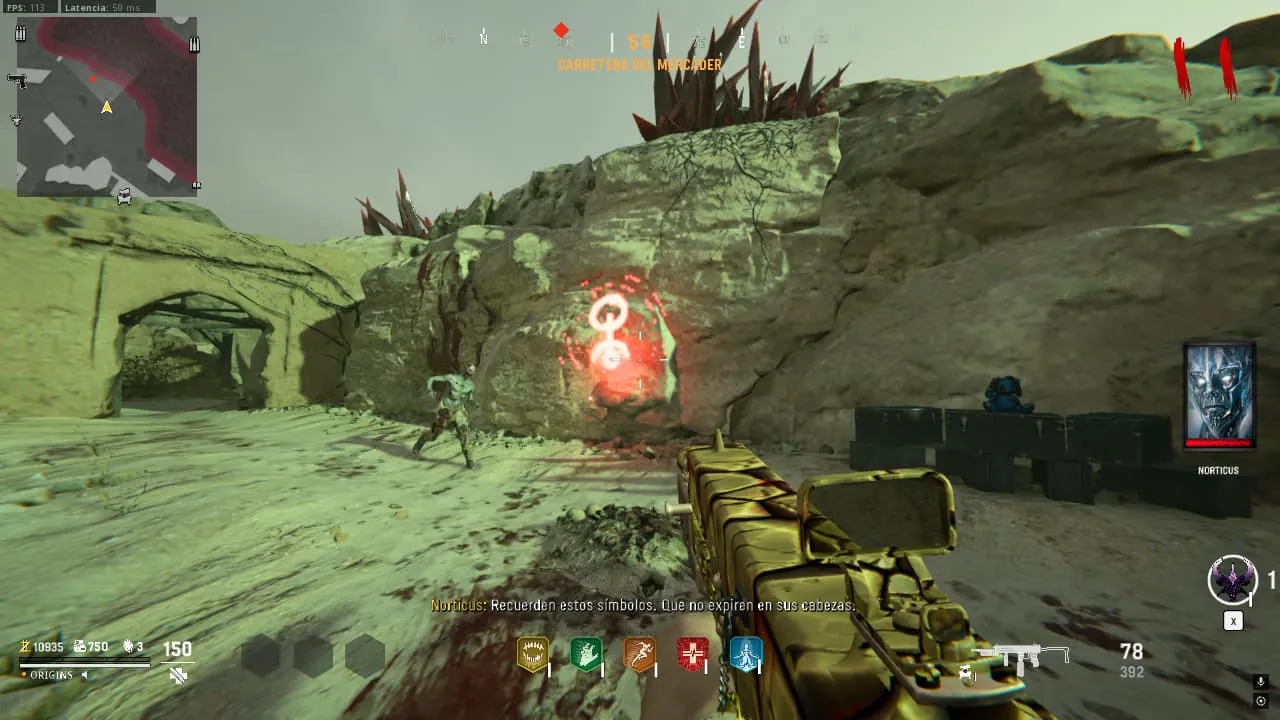Click the salvage icon beside 750
The image size is (1280, 720).
tap(78, 647)
